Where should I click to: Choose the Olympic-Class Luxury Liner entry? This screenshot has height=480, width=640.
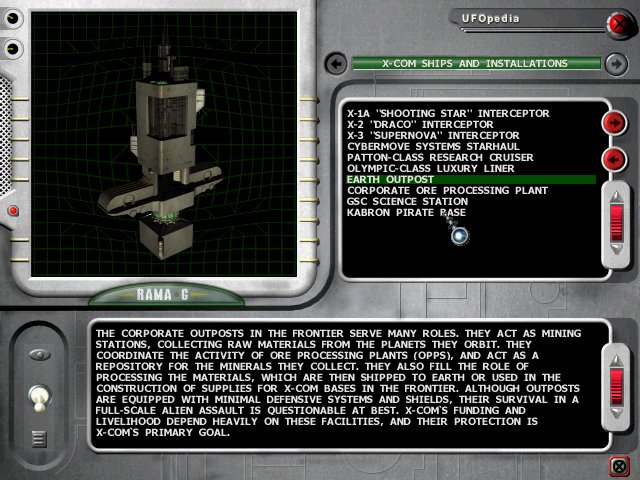click(430, 168)
